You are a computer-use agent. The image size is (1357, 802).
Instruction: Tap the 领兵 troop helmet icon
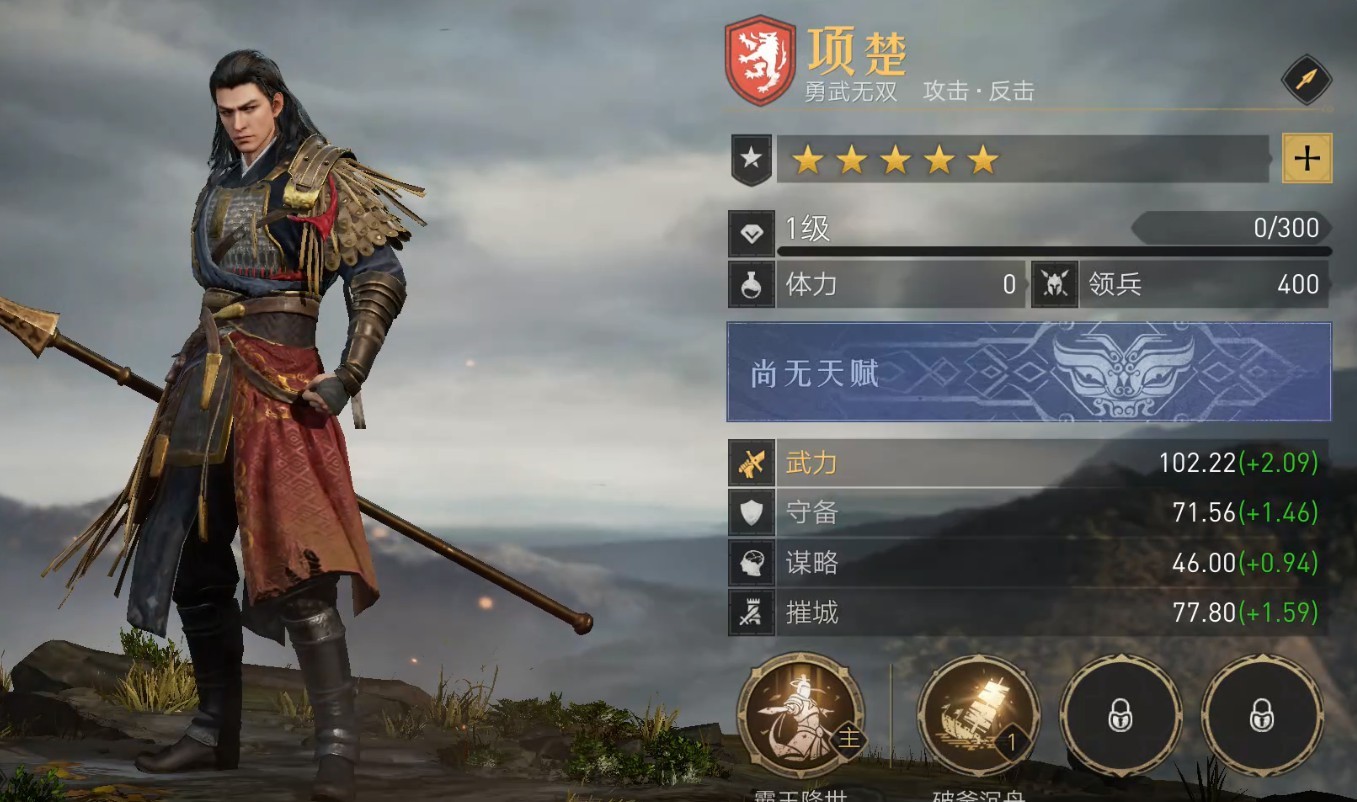(1055, 286)
